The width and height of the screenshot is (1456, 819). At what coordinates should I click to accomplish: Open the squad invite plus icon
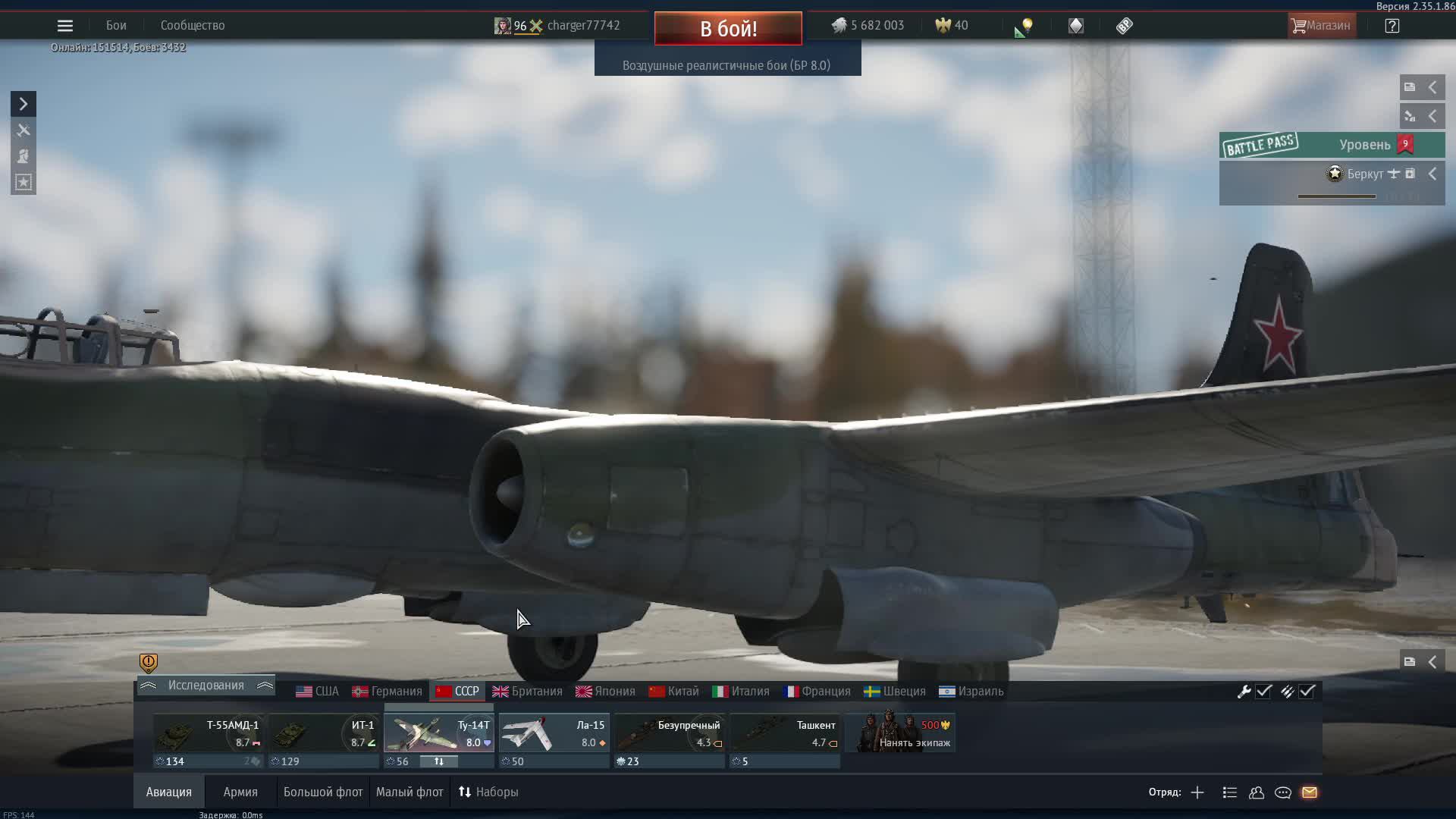[x=1197, y=792]
